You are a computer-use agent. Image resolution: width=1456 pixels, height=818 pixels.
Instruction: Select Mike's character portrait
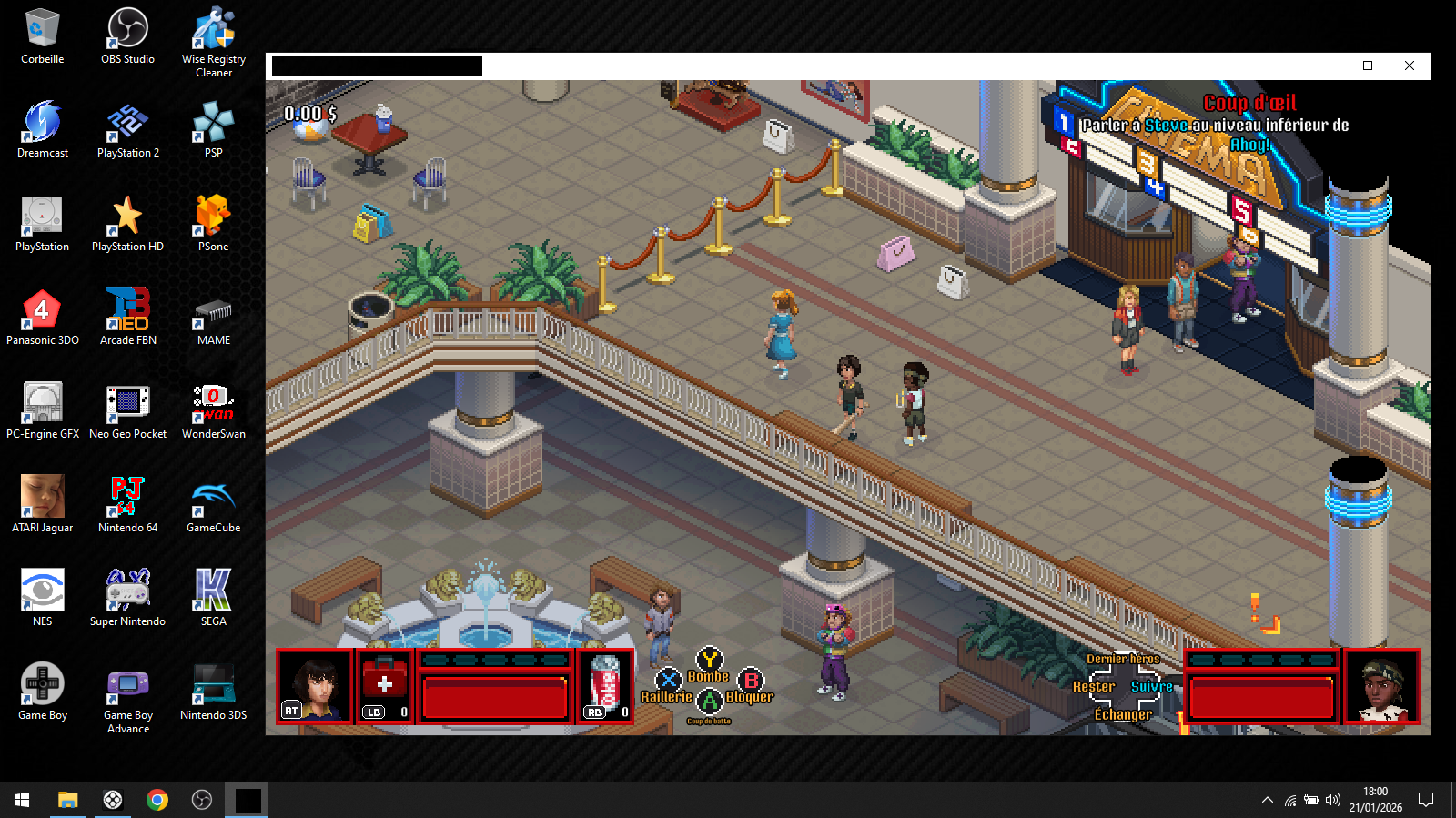pyautogui.click(x=314, y=686)
